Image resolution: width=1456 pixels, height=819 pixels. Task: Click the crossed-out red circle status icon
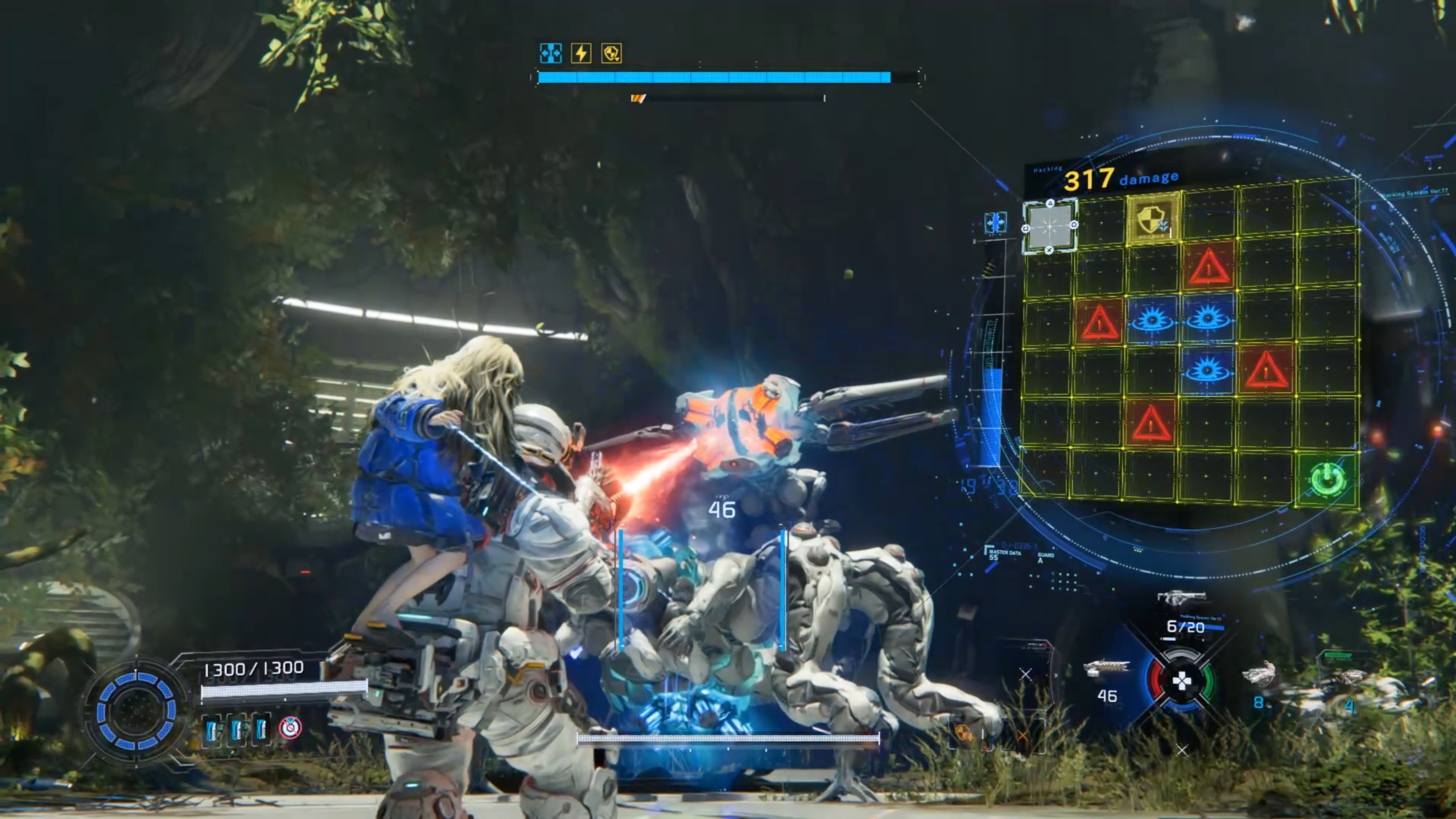(290, 728)
